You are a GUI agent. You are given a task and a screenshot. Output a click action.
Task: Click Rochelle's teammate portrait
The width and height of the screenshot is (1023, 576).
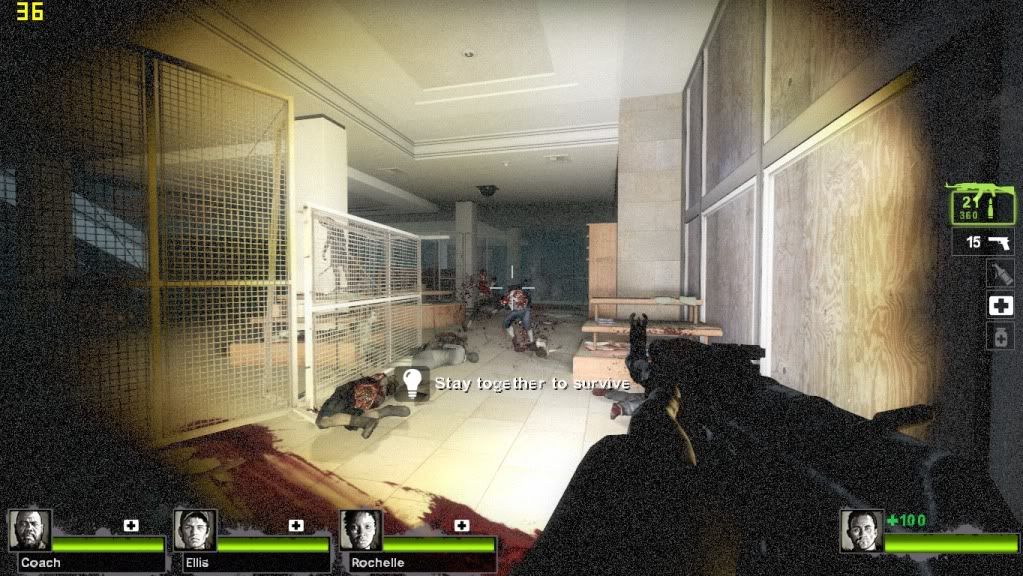point(360,530)
